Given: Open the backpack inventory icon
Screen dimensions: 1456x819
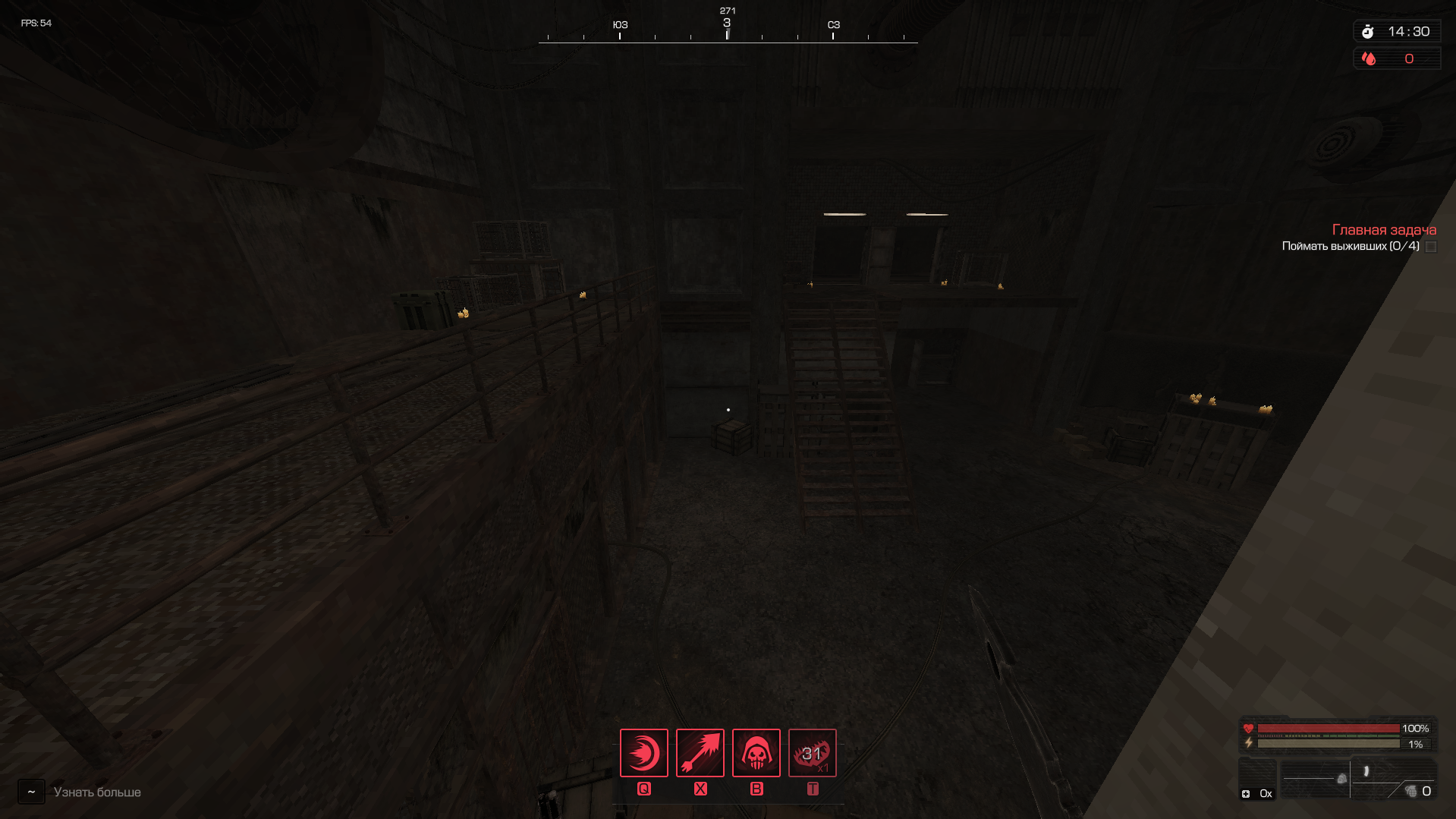Looking at the screenshot, I should [1341, 779].
